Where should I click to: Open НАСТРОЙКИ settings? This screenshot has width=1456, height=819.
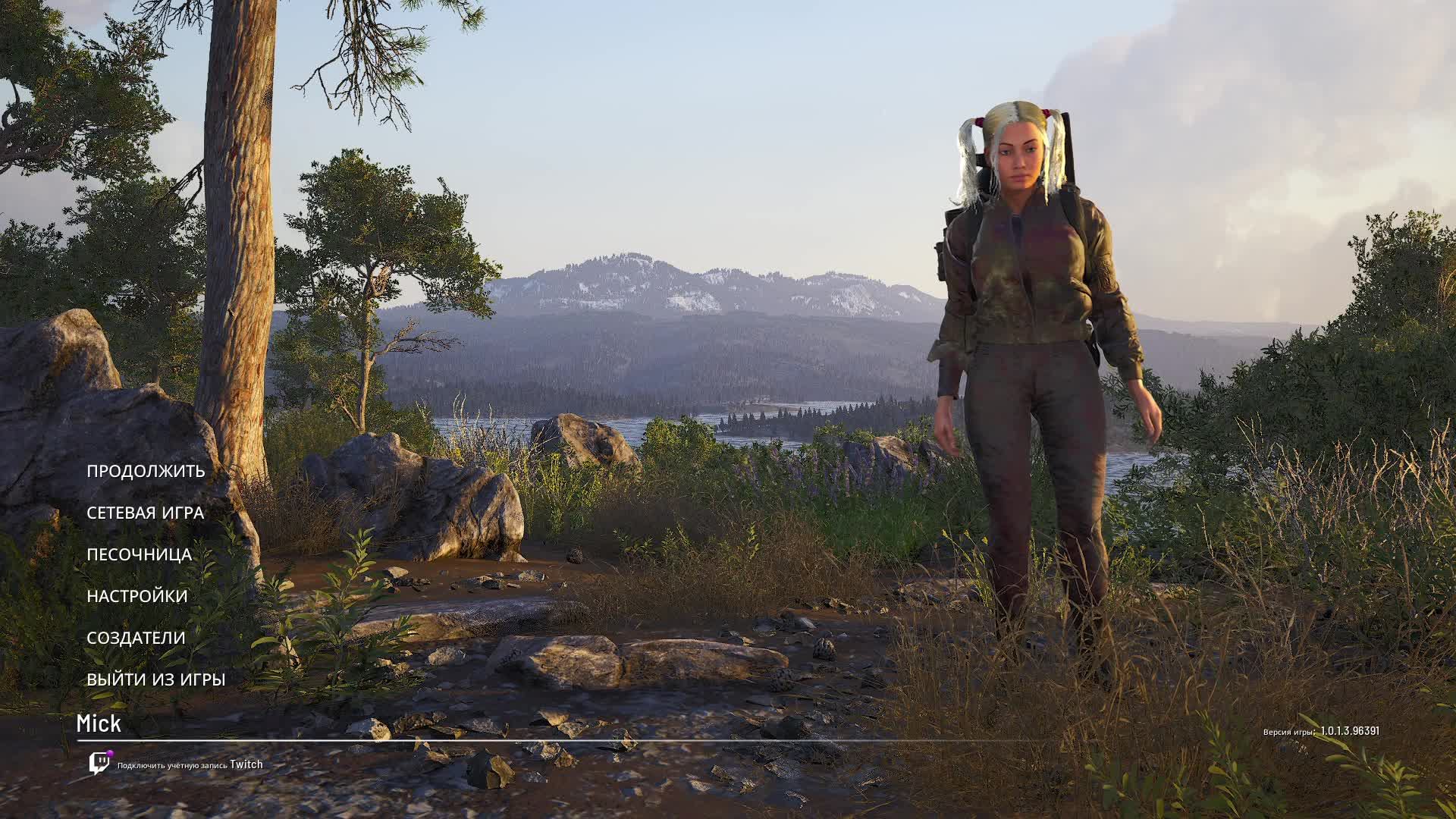coord(136,596)
